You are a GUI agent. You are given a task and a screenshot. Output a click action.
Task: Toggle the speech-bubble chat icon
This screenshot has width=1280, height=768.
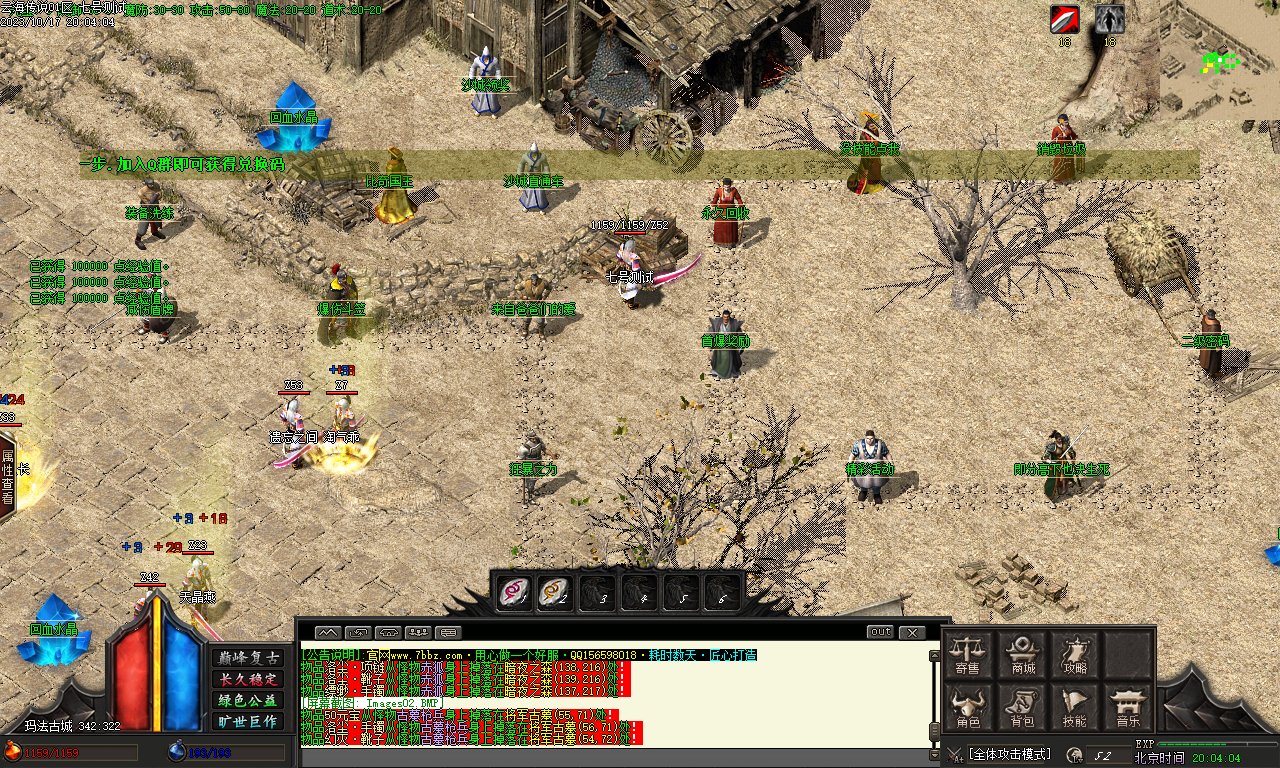pos(447,631)
